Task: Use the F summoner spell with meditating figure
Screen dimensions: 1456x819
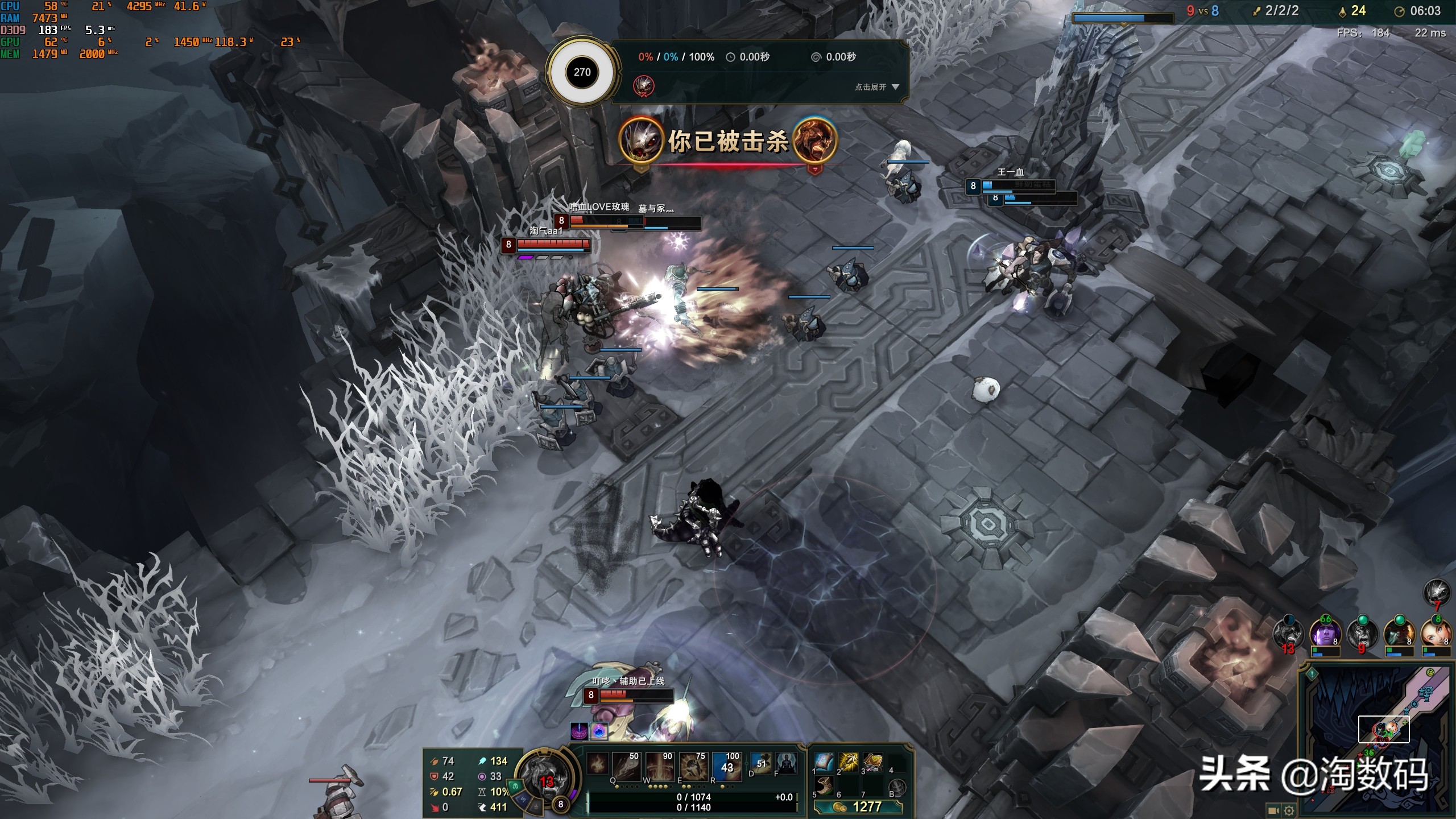Action: click(785, 763)
